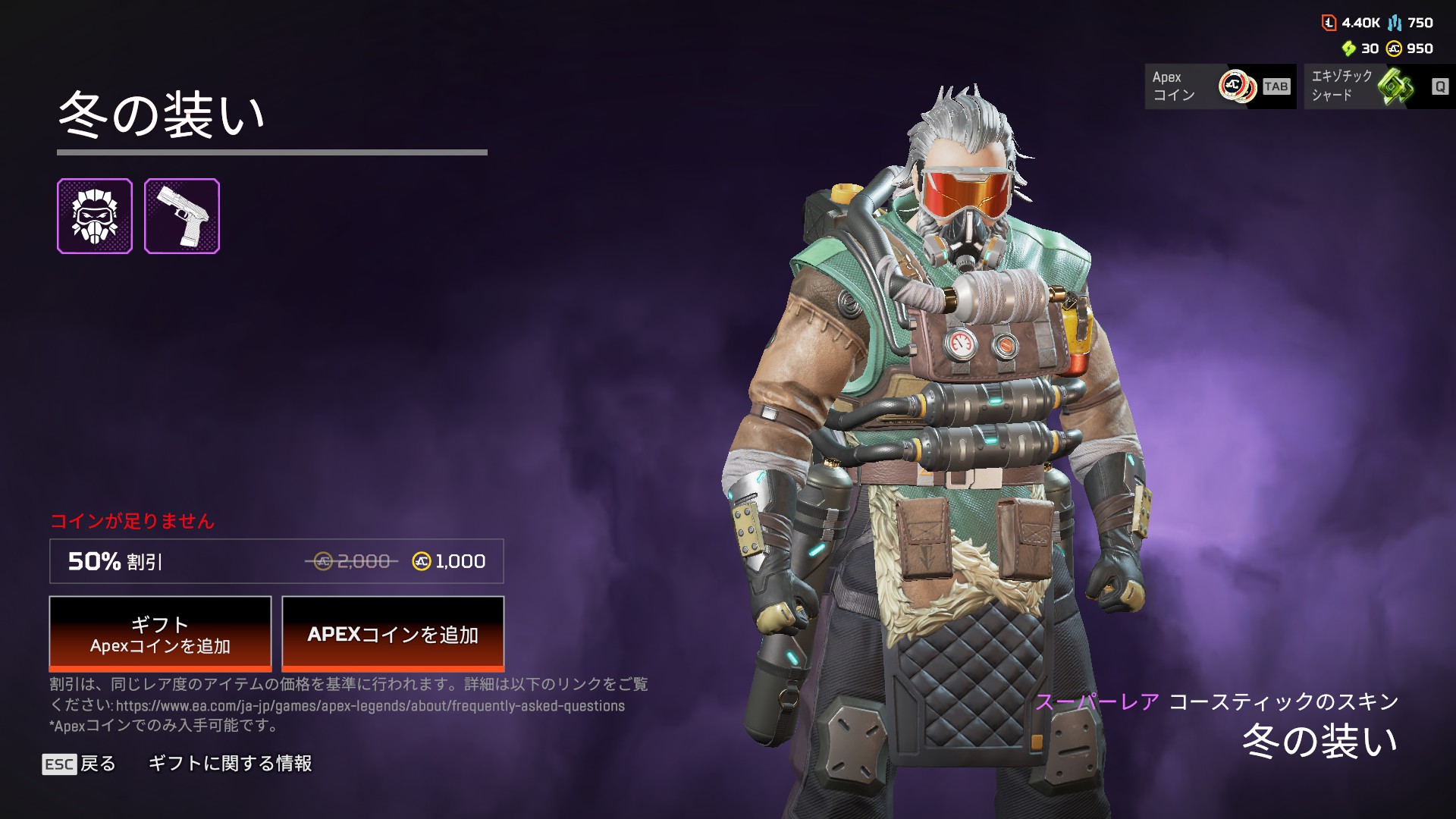Image resolution: width=1456 pixels, height=819 pixels.
Task: Select the pistol weapon skin thumbnail
Action: point(182,216)
